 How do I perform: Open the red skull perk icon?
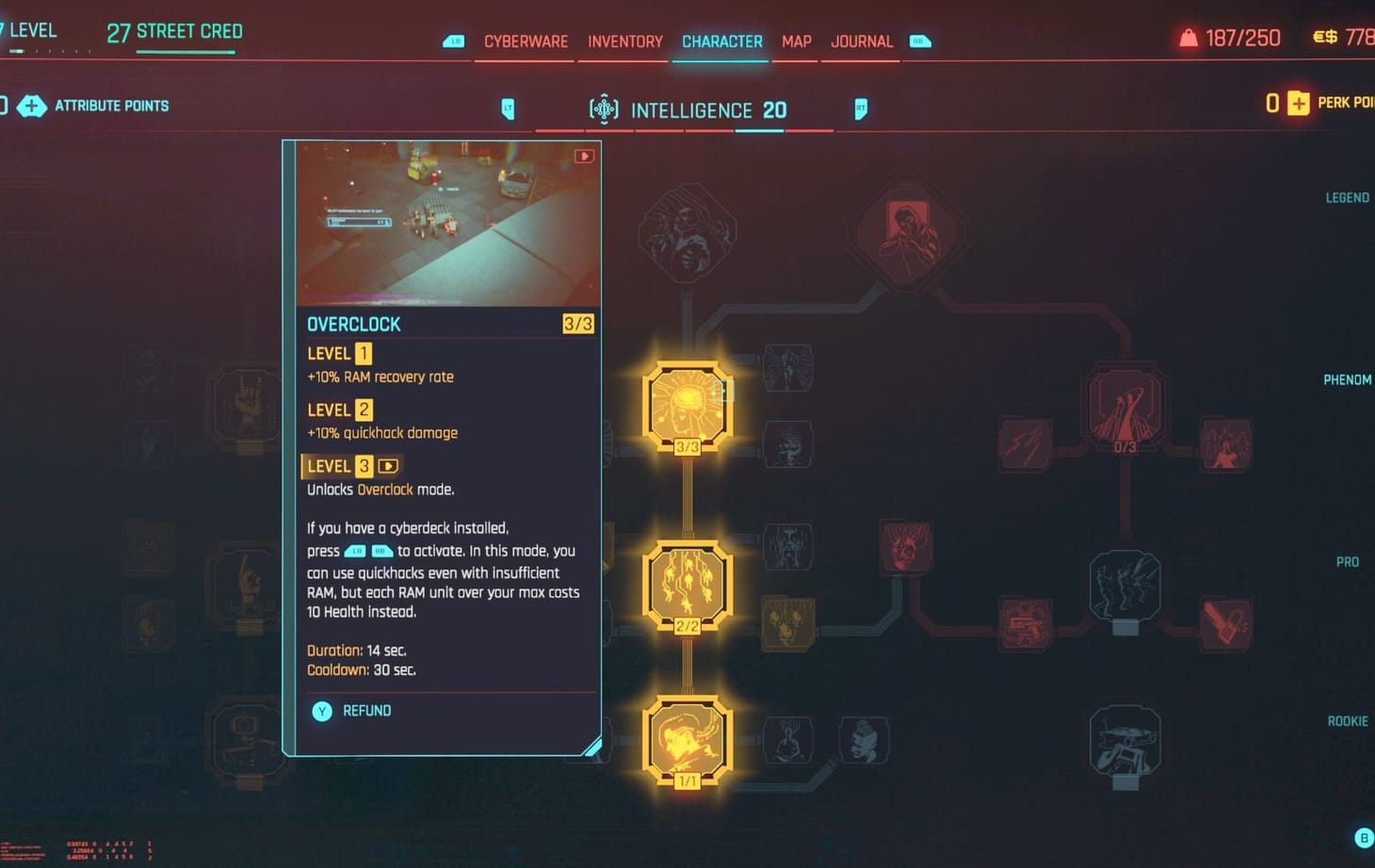pos(906,546)
